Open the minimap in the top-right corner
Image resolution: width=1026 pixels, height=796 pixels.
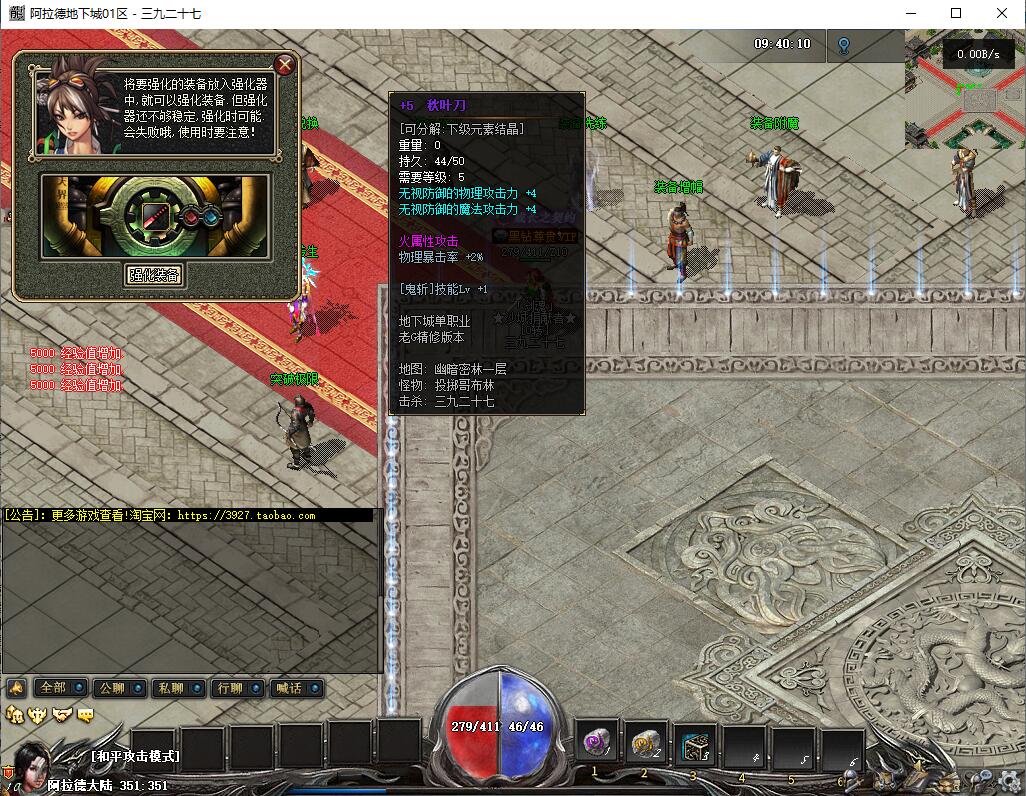(x=964, y=90)
